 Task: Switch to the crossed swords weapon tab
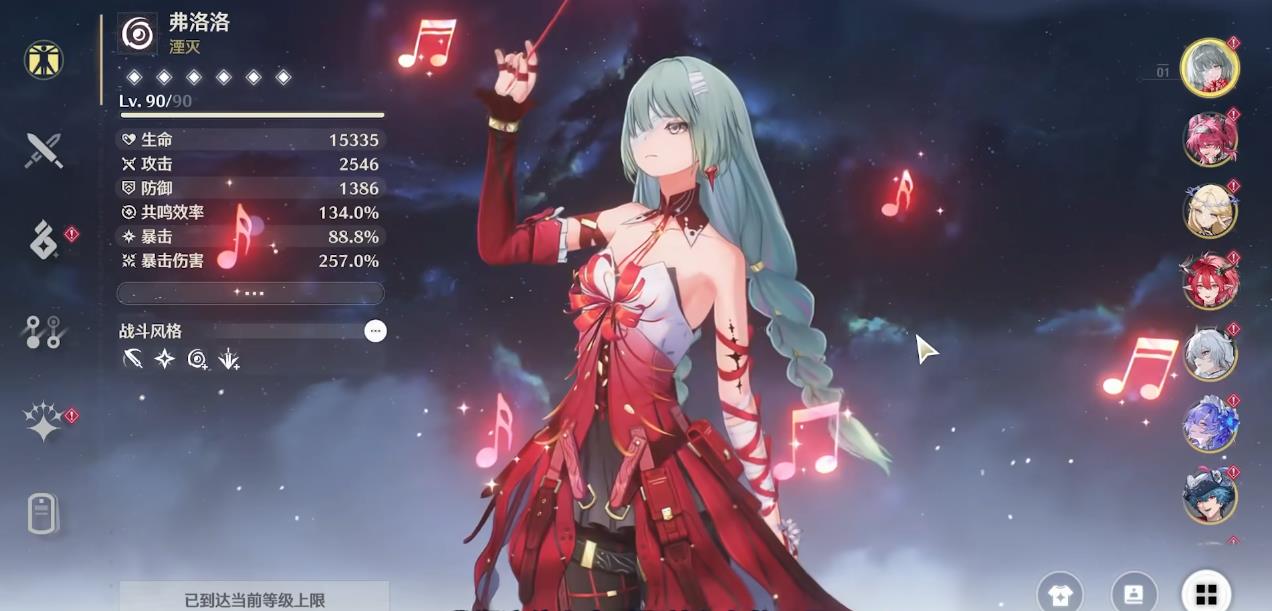44,151
